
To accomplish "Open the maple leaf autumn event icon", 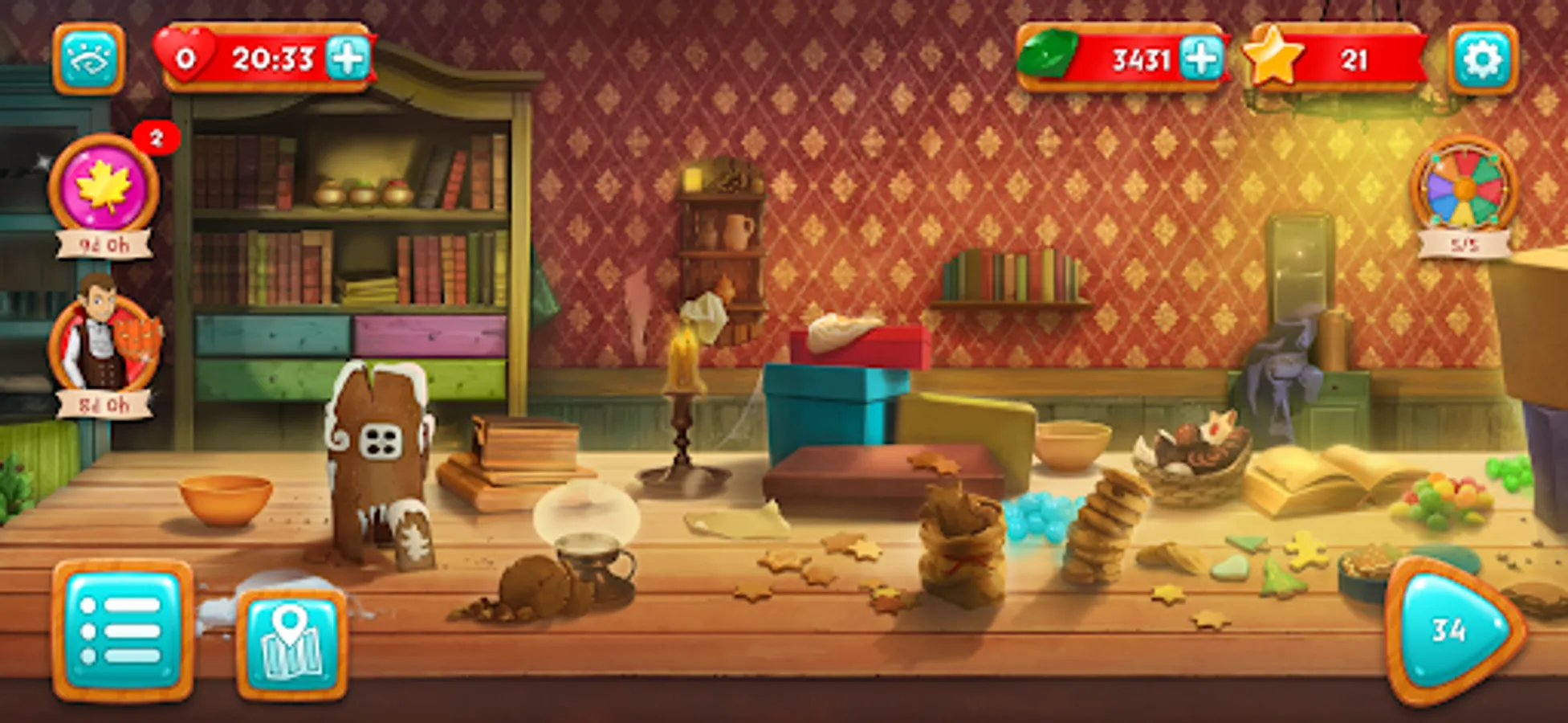I will [104, 186].
